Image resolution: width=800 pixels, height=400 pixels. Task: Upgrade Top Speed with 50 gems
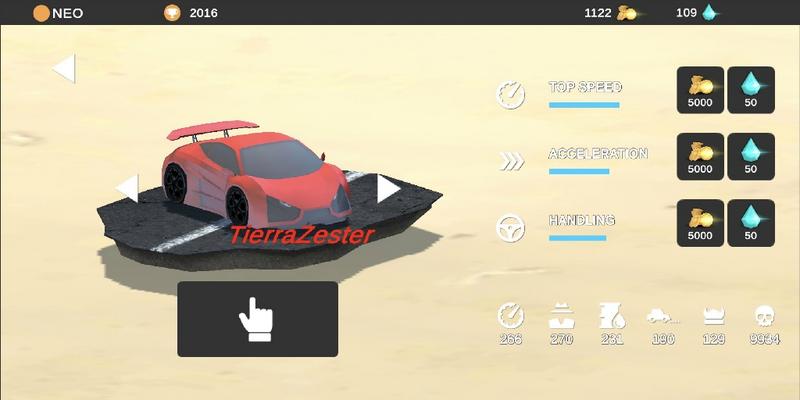(x=751, y=90)
